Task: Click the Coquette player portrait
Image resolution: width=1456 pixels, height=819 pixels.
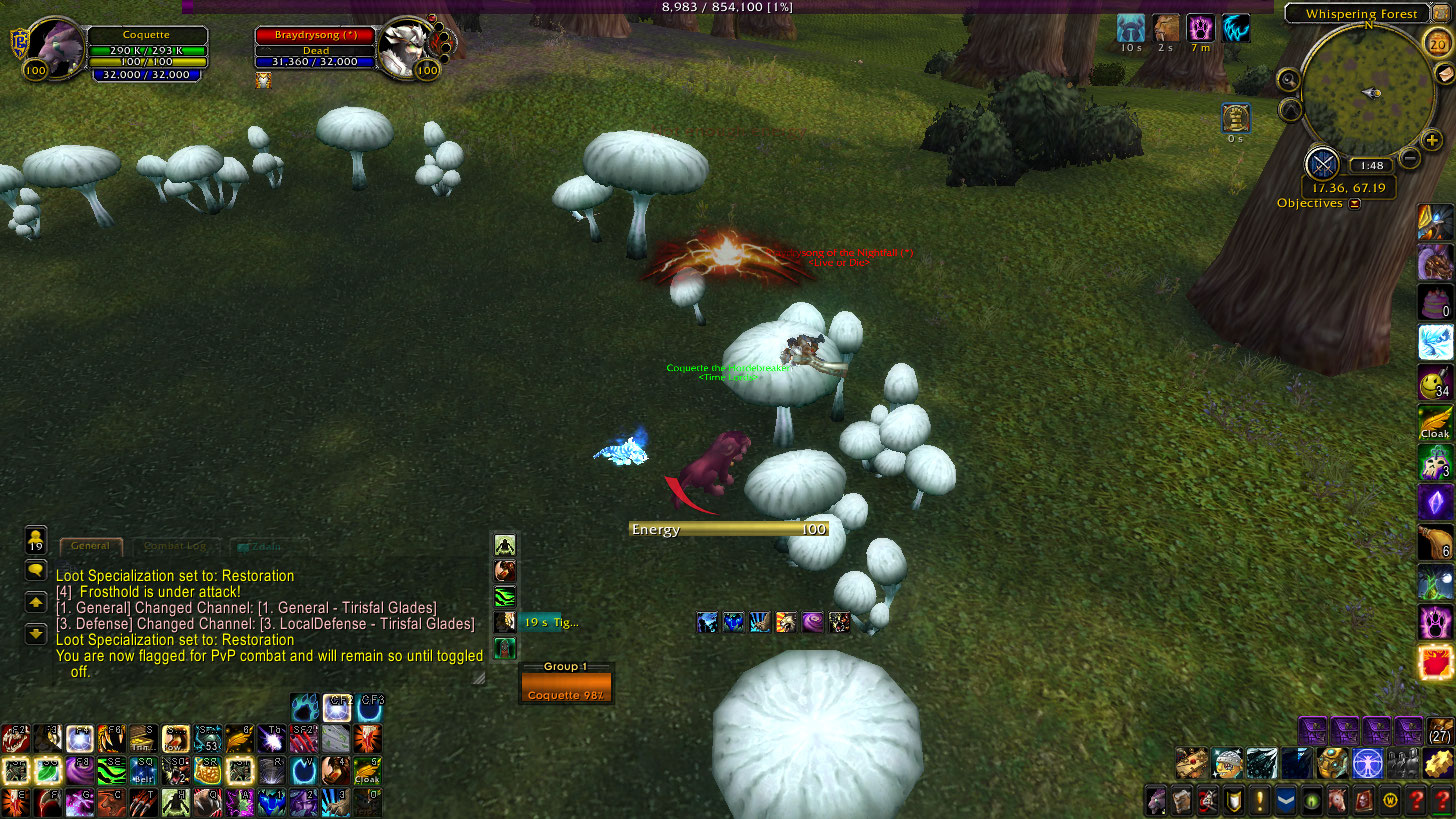Action: click(59, 46)
